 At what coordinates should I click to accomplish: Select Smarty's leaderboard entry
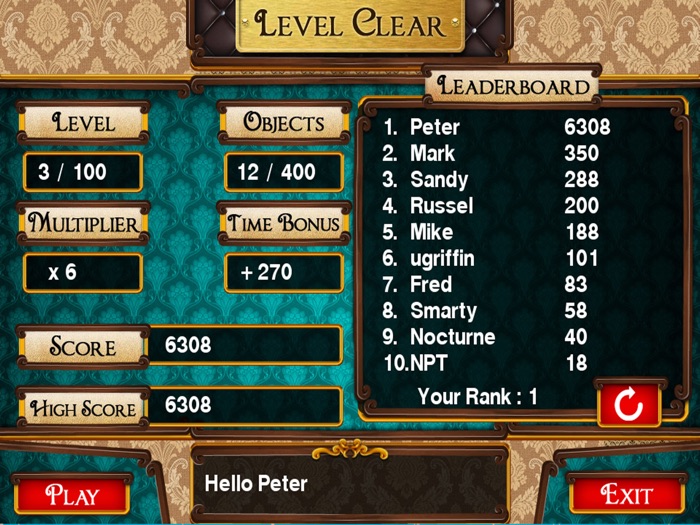(x=497, y=310)
